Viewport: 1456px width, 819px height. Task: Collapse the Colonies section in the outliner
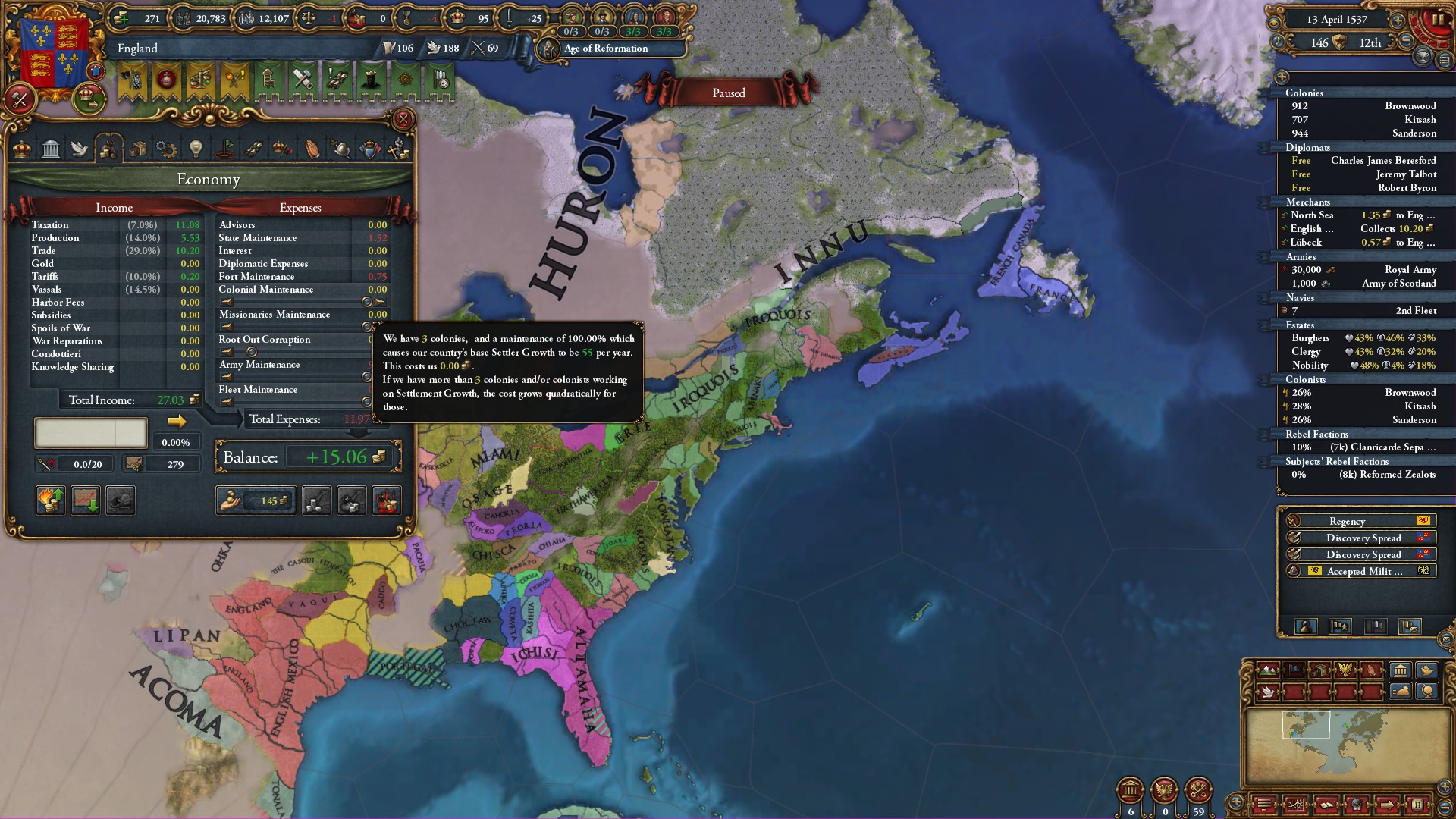(x=1305, y=93)
